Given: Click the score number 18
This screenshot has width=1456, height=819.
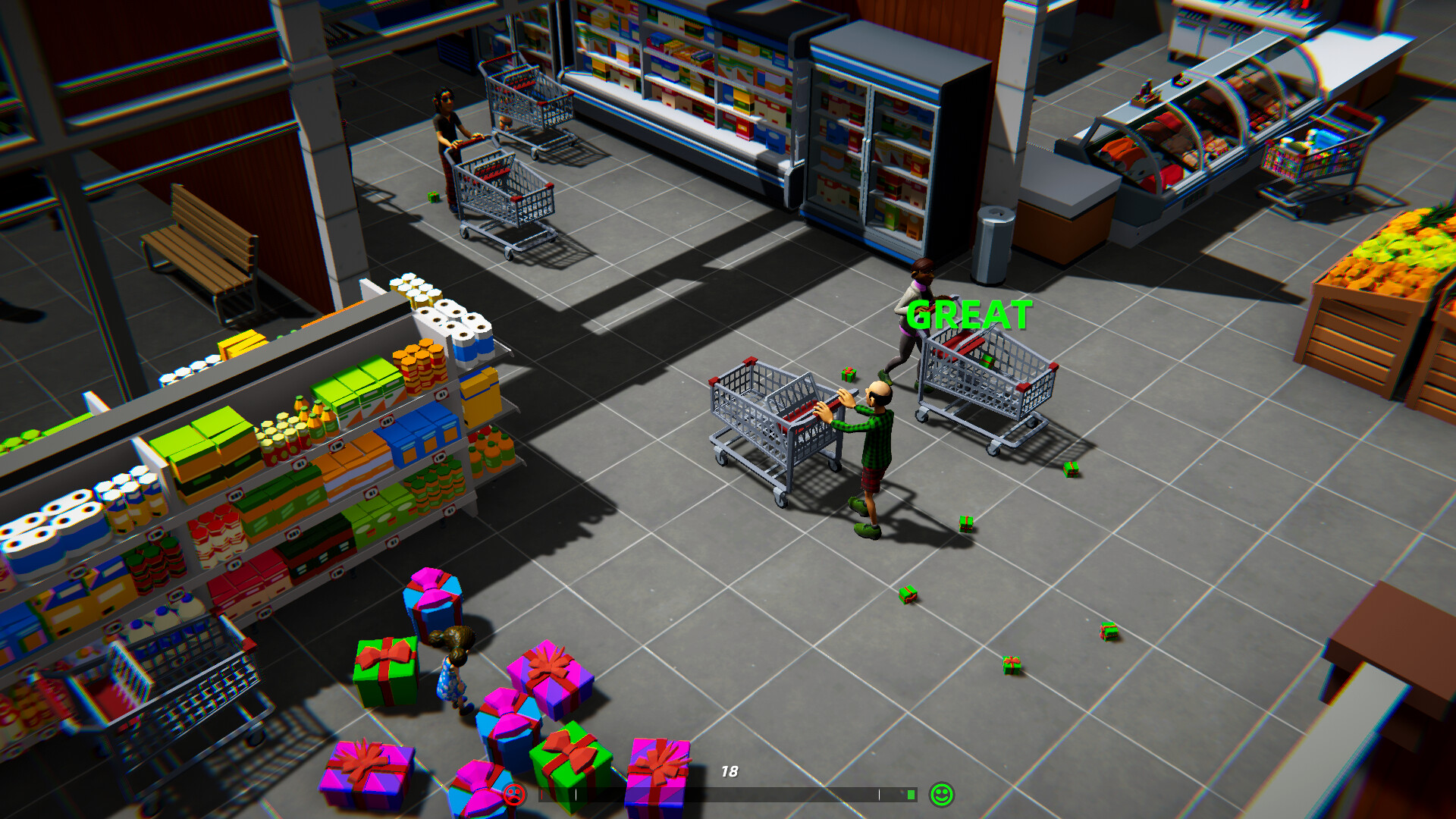Looking at the screenshot, I should coord(730,772).
